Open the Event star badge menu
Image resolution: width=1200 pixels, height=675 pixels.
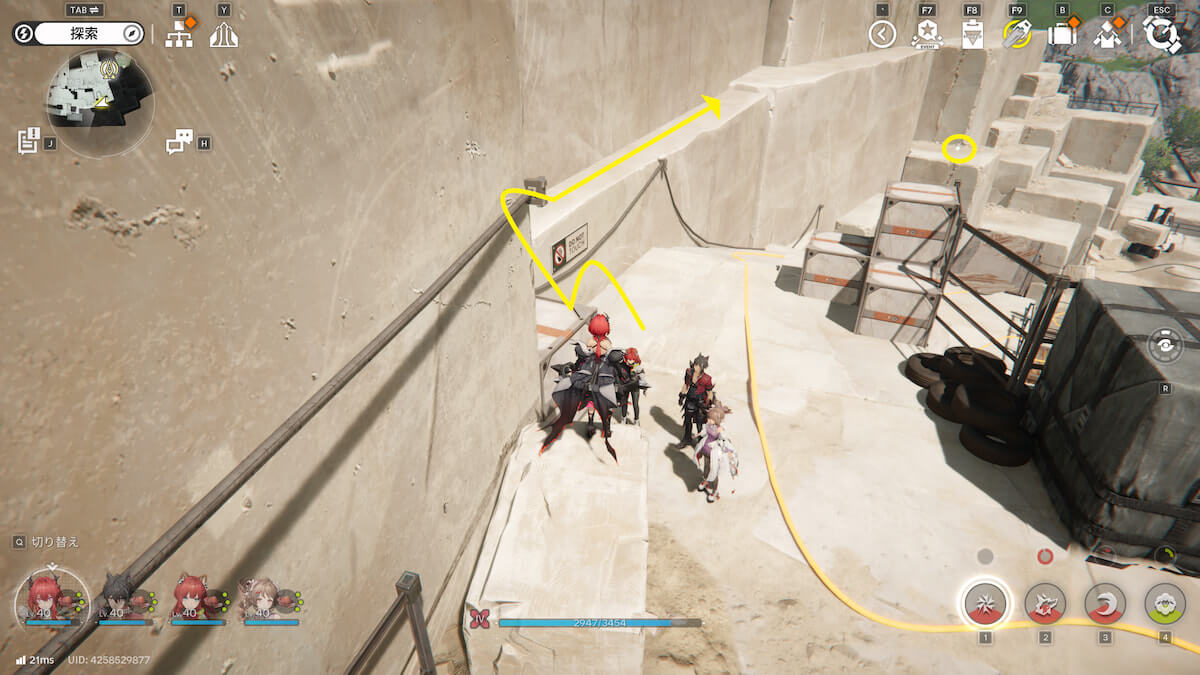point(926,35)
